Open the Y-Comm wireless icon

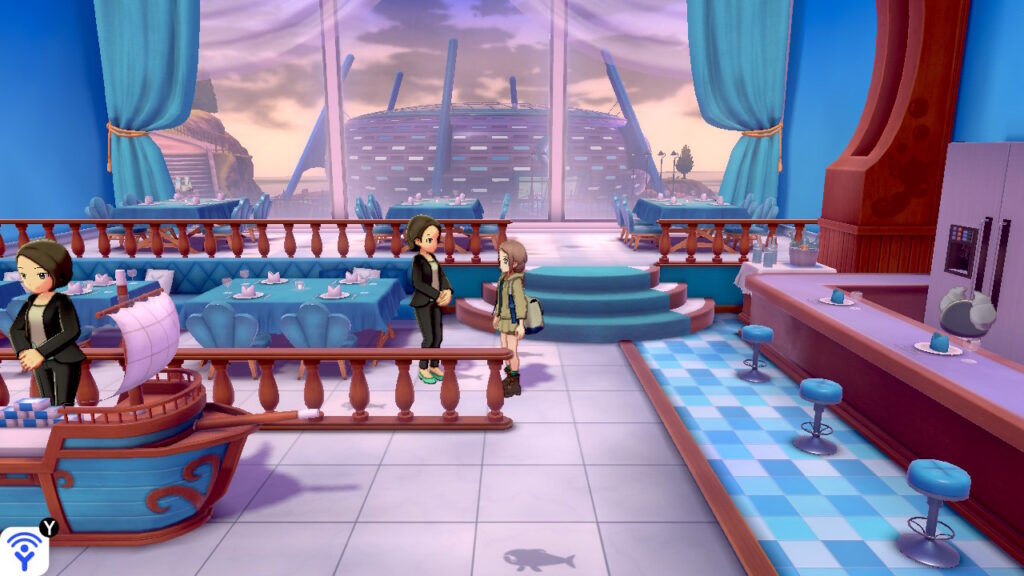tap(22, 551)
